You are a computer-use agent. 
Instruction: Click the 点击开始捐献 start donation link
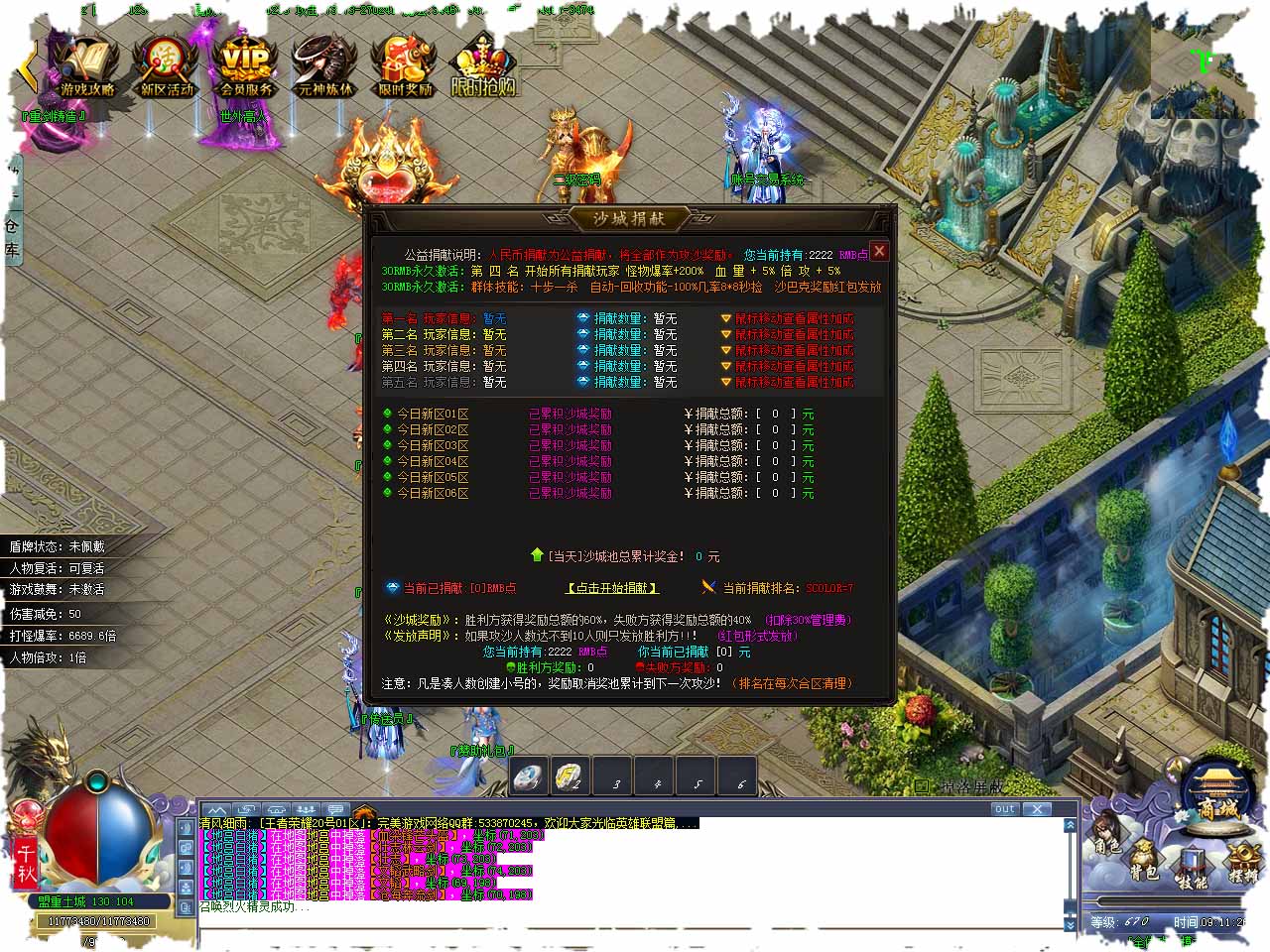612,588
